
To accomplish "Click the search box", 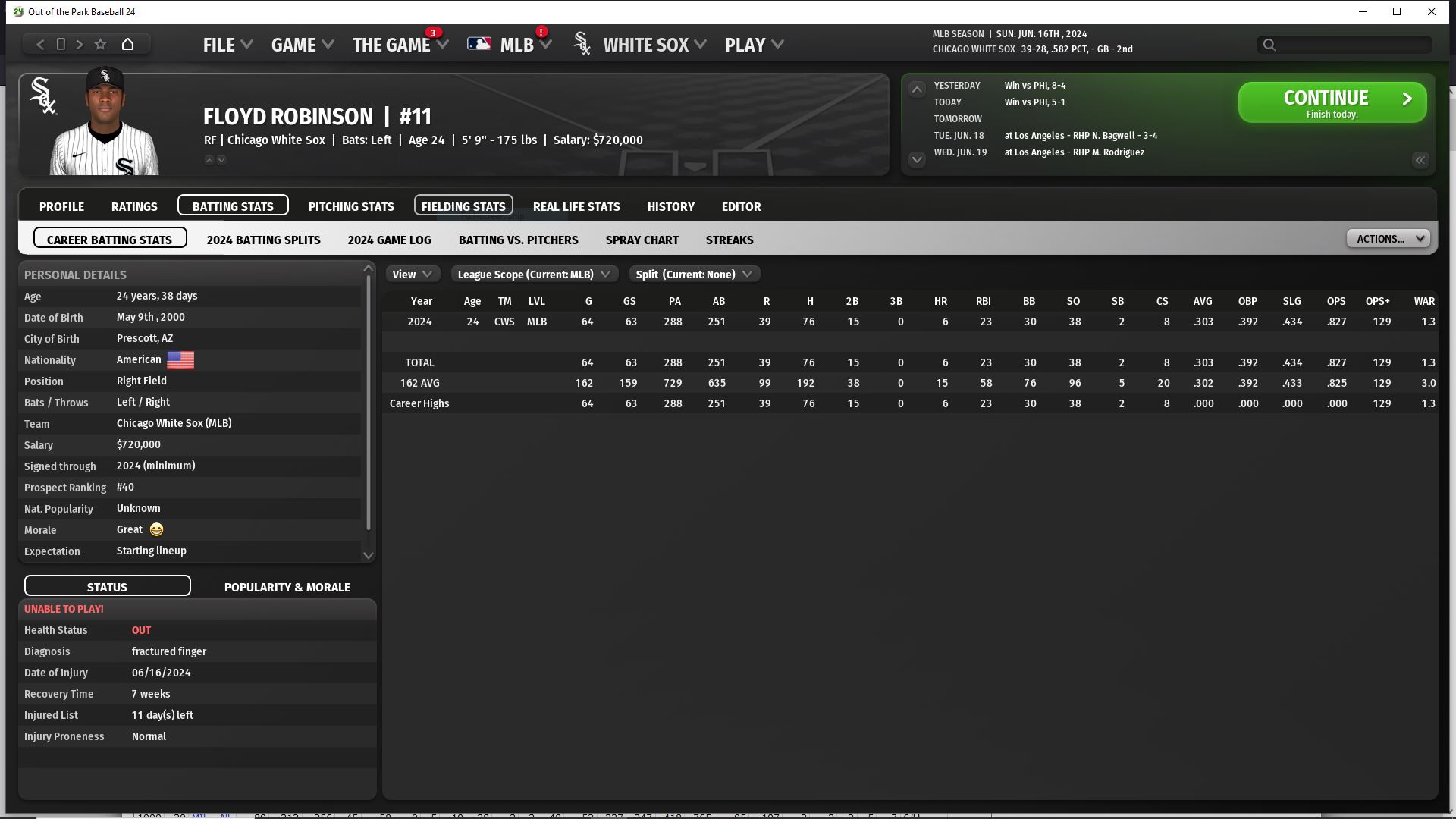I will (x=1350, y=45).
